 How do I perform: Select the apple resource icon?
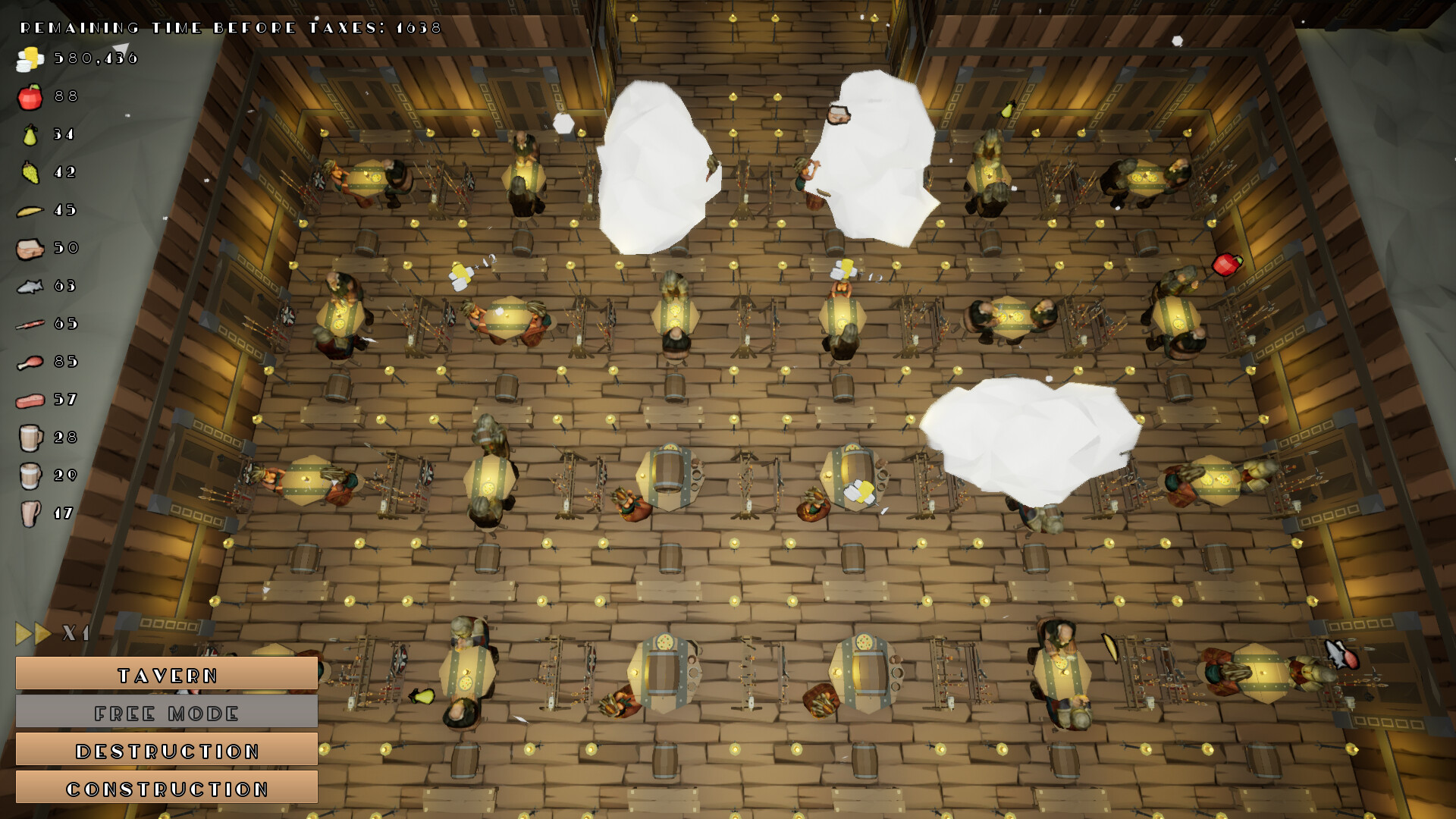[x=29, y=96]
